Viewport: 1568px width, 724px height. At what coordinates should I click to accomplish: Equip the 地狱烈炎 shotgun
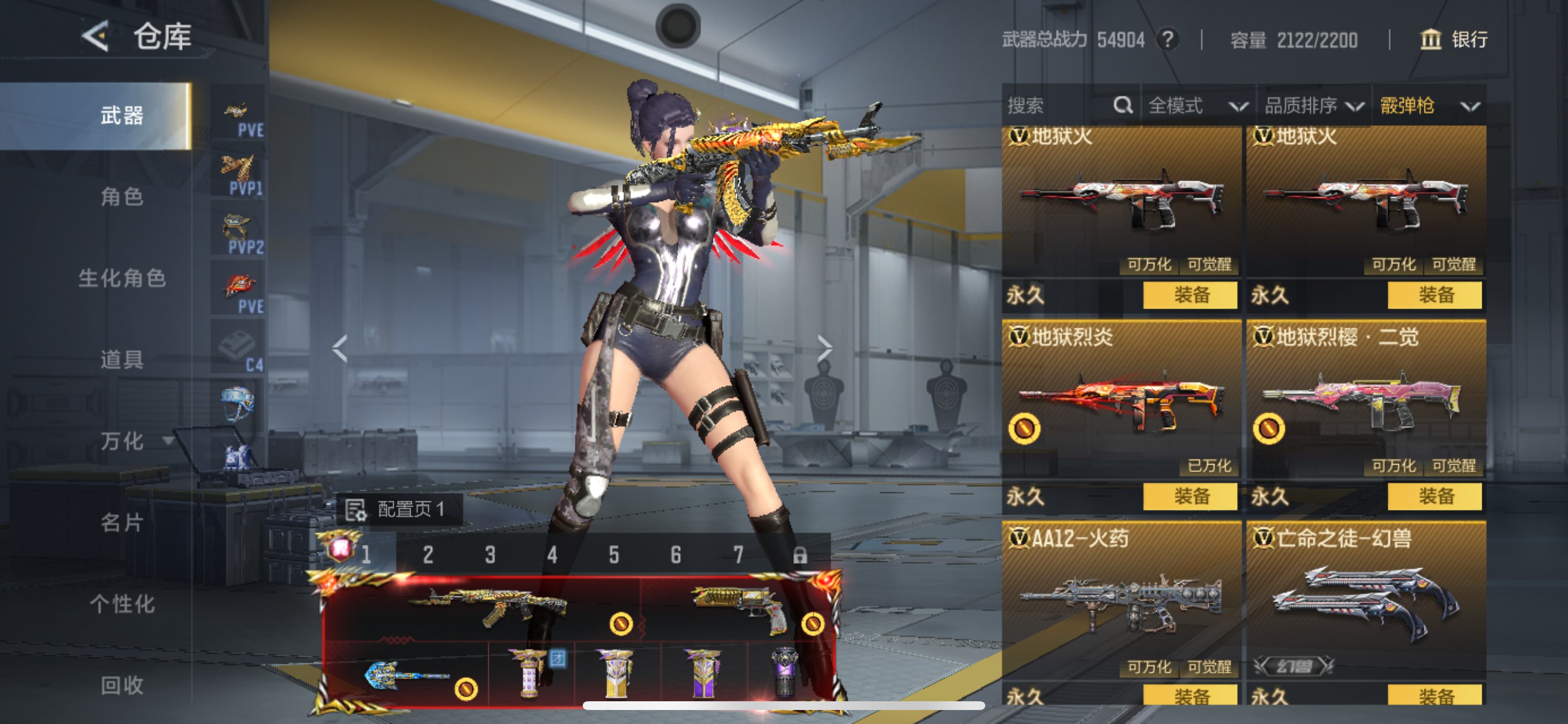tap(1190, 497)
